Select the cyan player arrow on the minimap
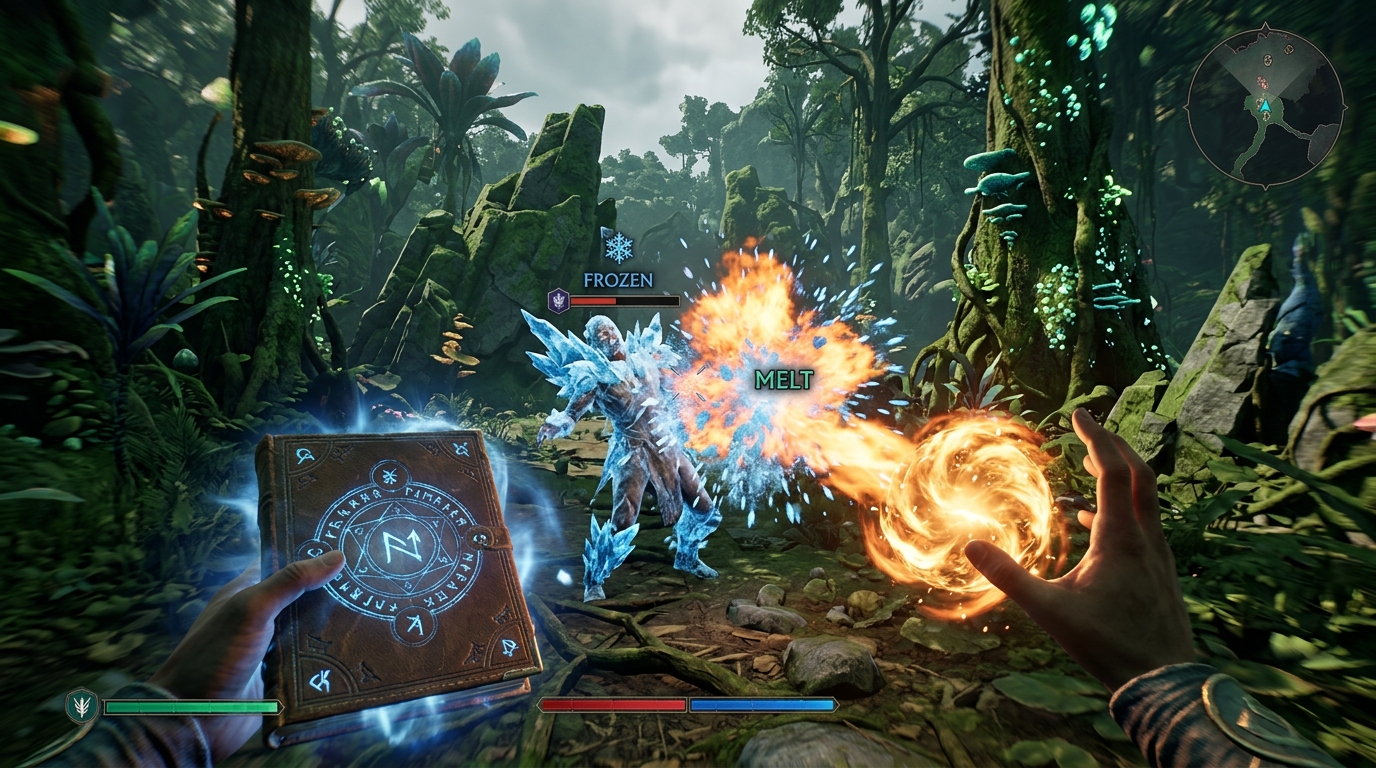The height and width of the screenshot is (768, 1376). pos(1265,106)
